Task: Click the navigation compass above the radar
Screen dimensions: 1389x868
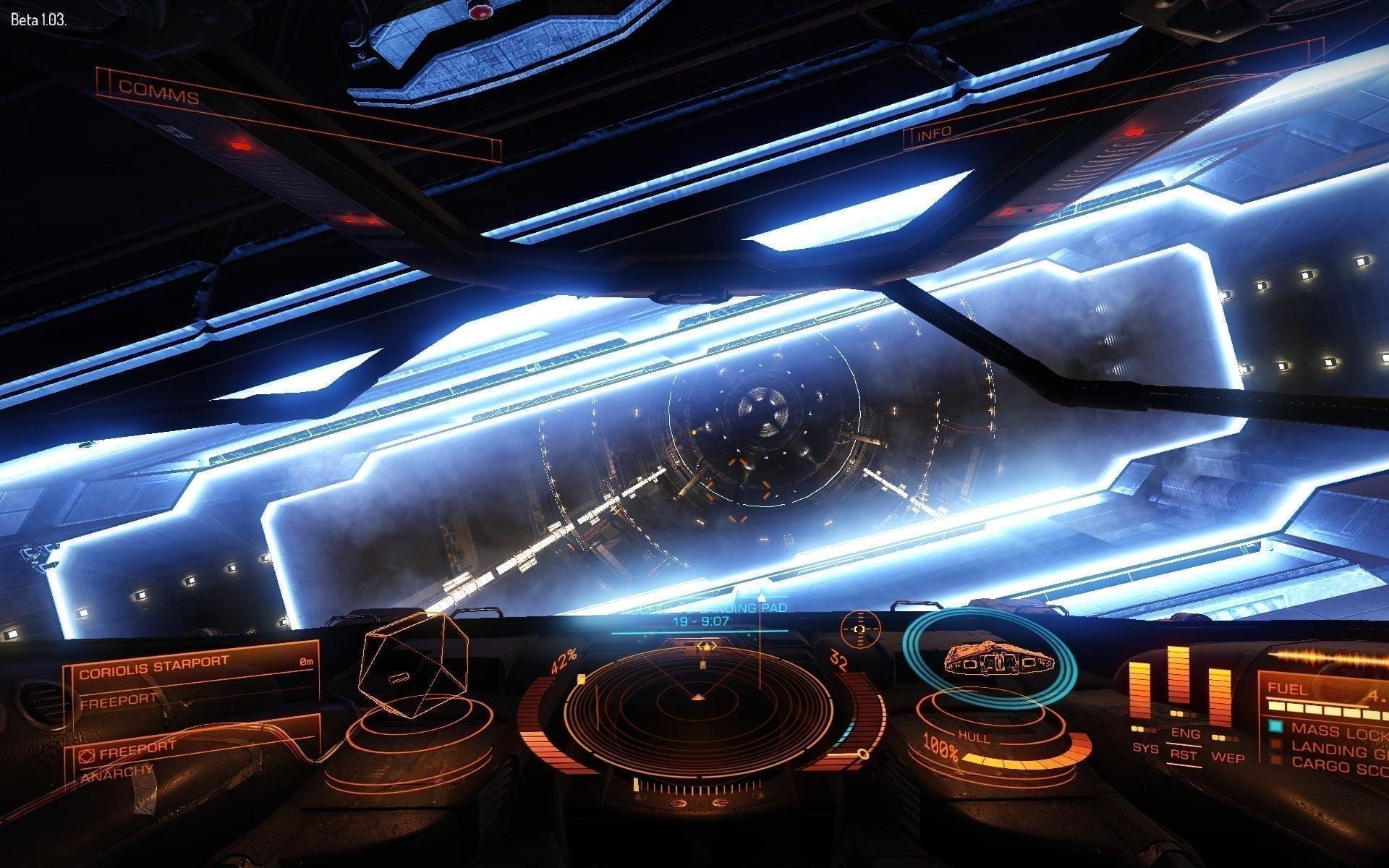Action: [x=860, y=629]
